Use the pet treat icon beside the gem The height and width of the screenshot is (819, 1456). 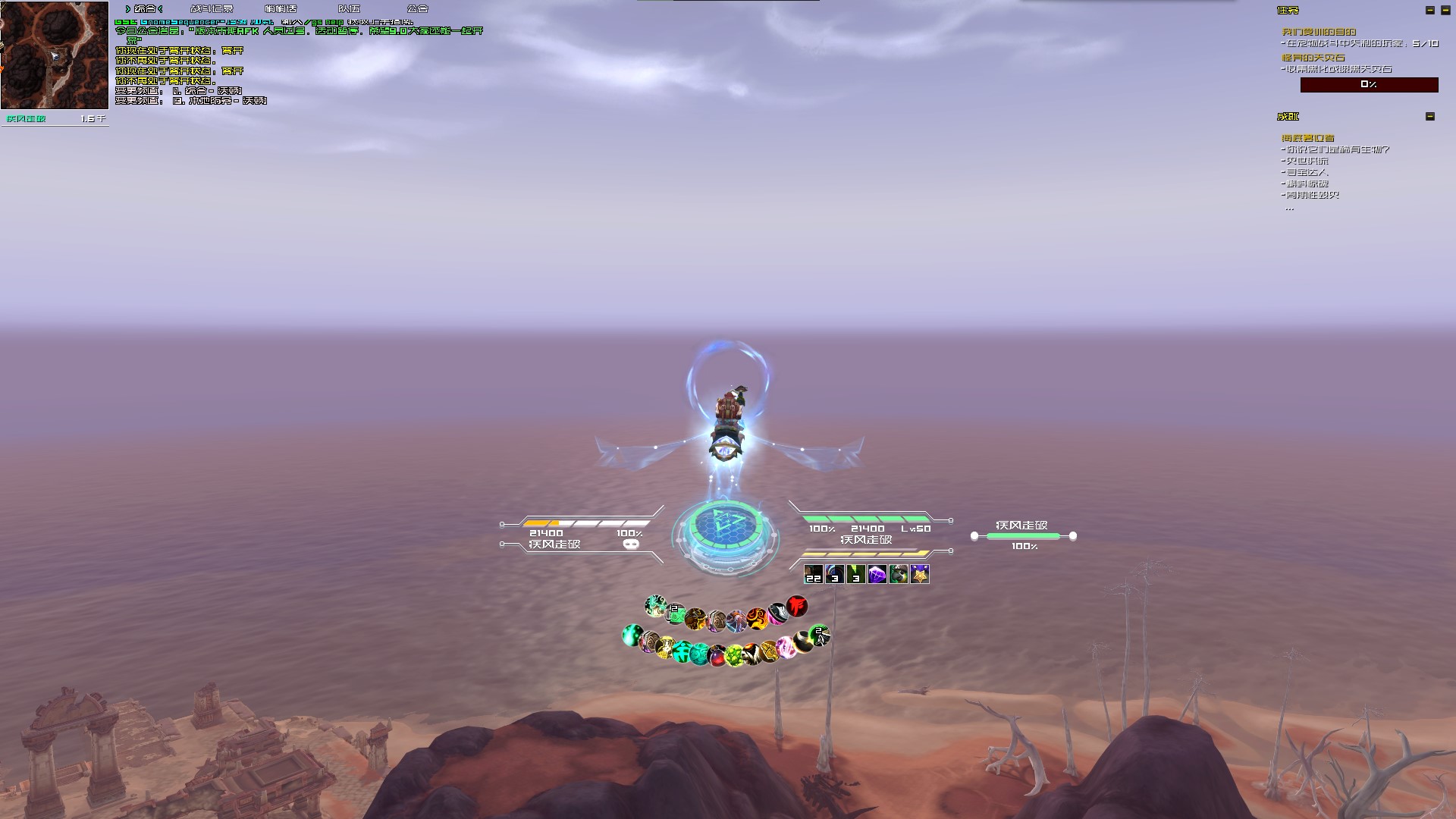pyautogui.click(x=899, y=575)
